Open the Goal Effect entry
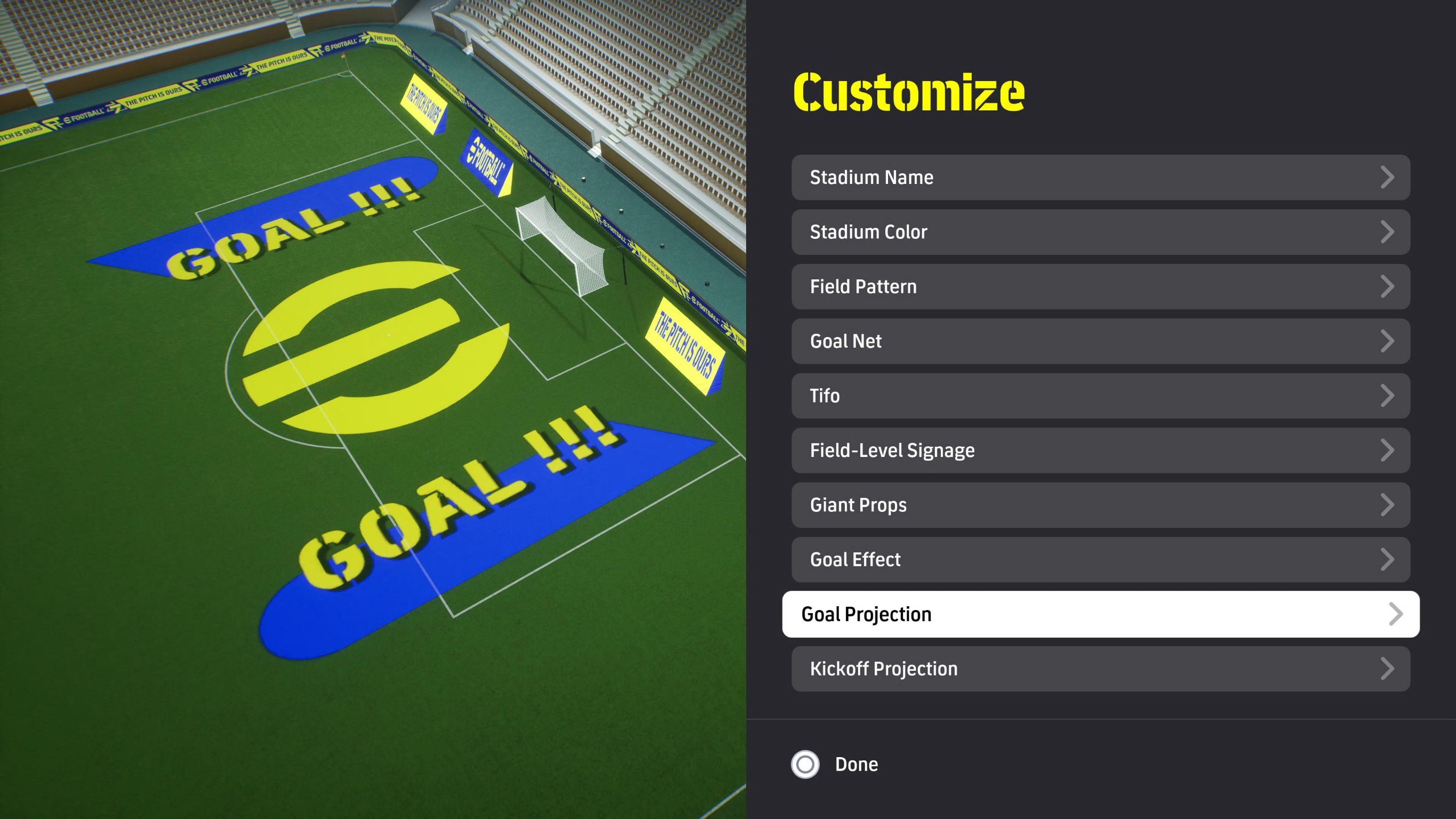1456x819 pixels. (1100, 559)
